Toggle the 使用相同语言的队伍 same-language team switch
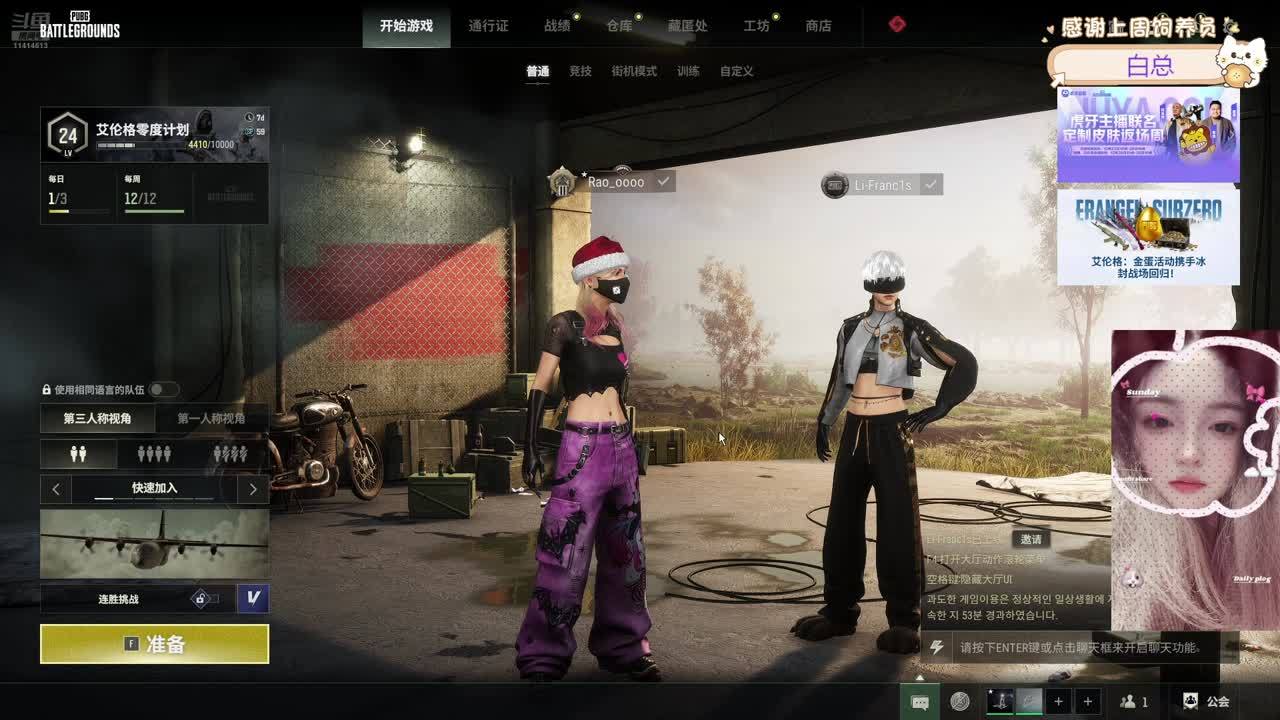The height and width of the screenshot is (720, 1280). click(x=163, y=389)
